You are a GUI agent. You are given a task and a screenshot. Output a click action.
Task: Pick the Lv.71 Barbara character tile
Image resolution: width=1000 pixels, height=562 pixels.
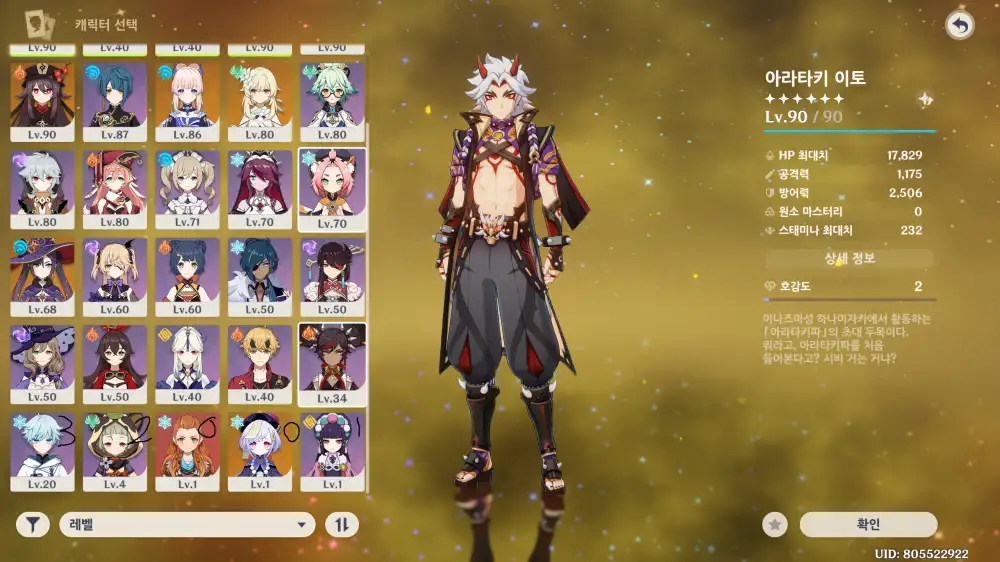[x=187, y=189]
